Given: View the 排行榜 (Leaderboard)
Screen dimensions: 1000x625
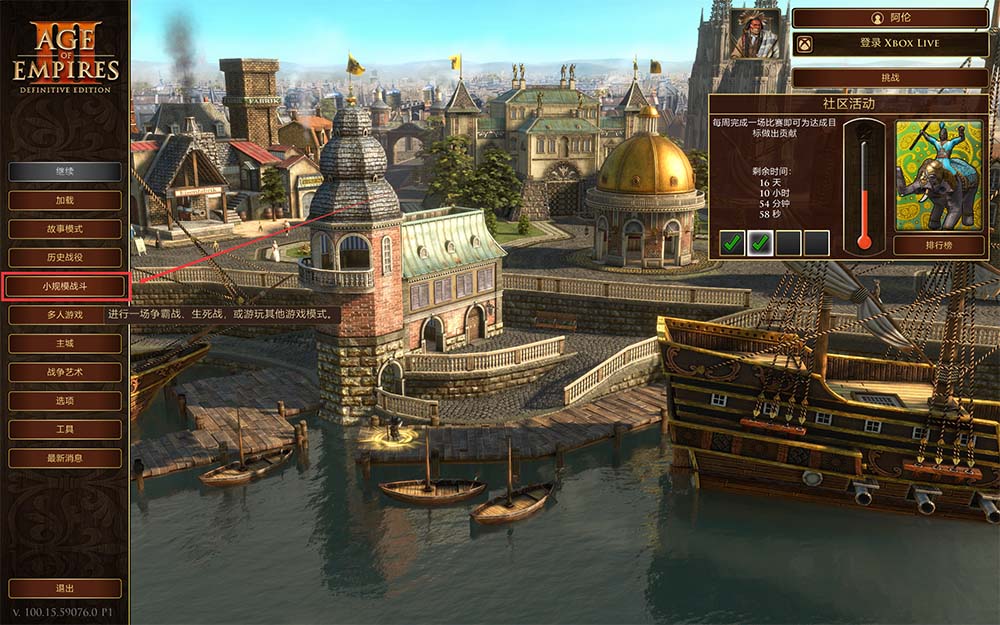Looking at the screenshot, I should tap(938, 245).
